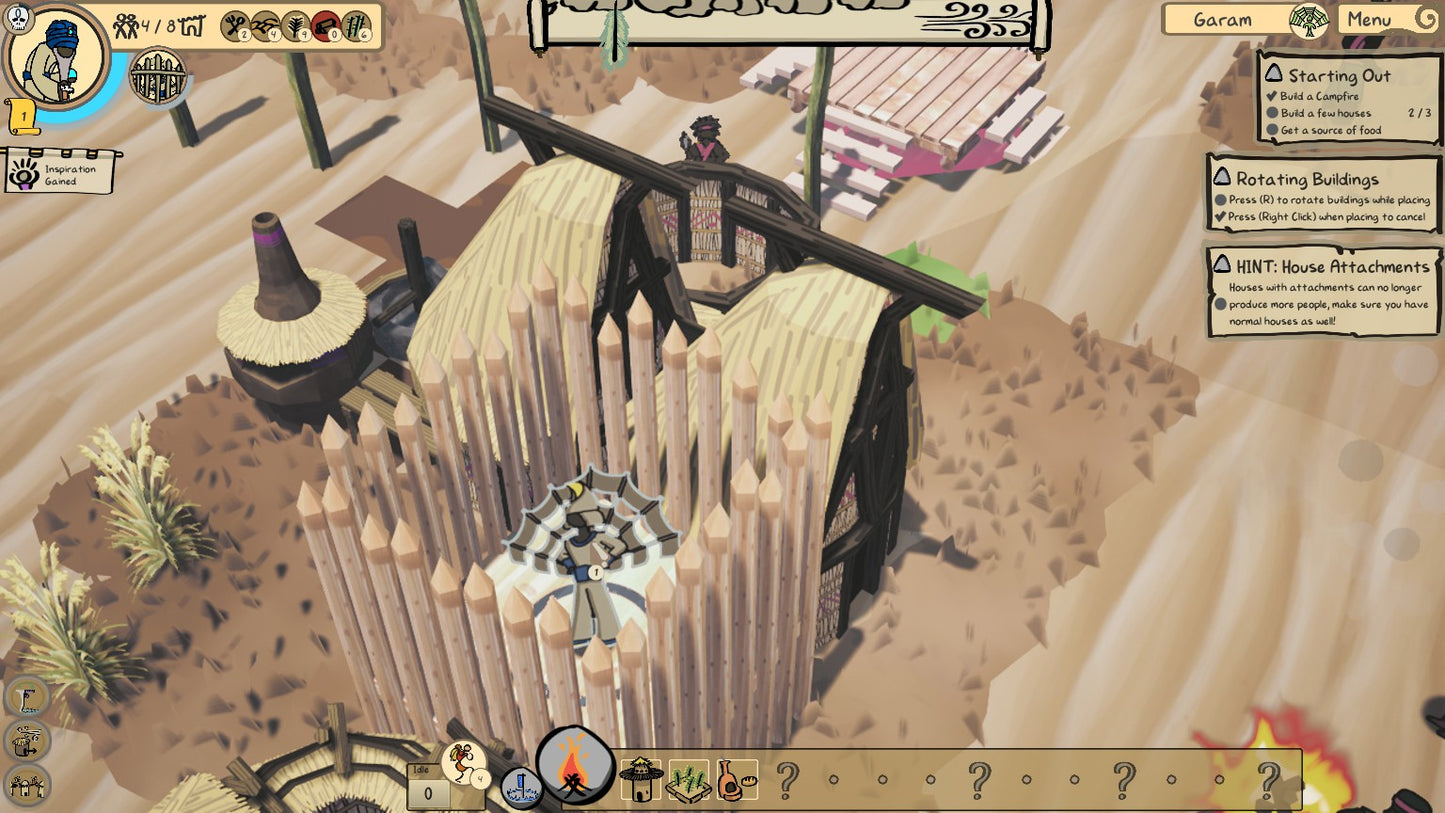Click the Garam tribe name banner

1224,20
